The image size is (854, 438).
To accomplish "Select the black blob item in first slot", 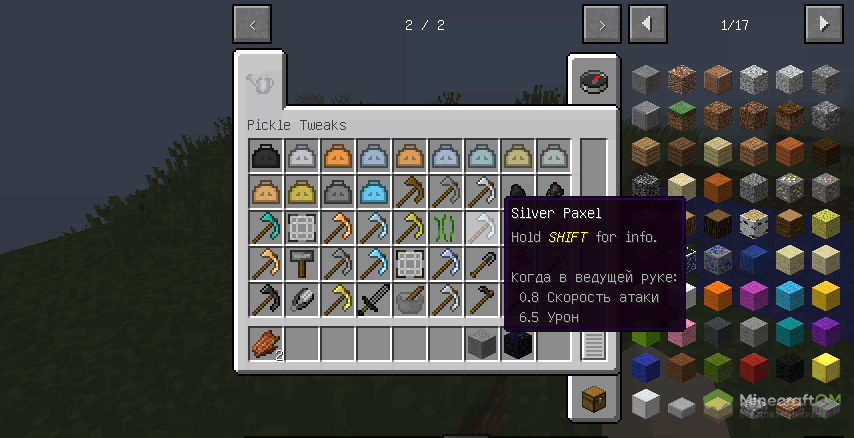I will pos(266,156).
